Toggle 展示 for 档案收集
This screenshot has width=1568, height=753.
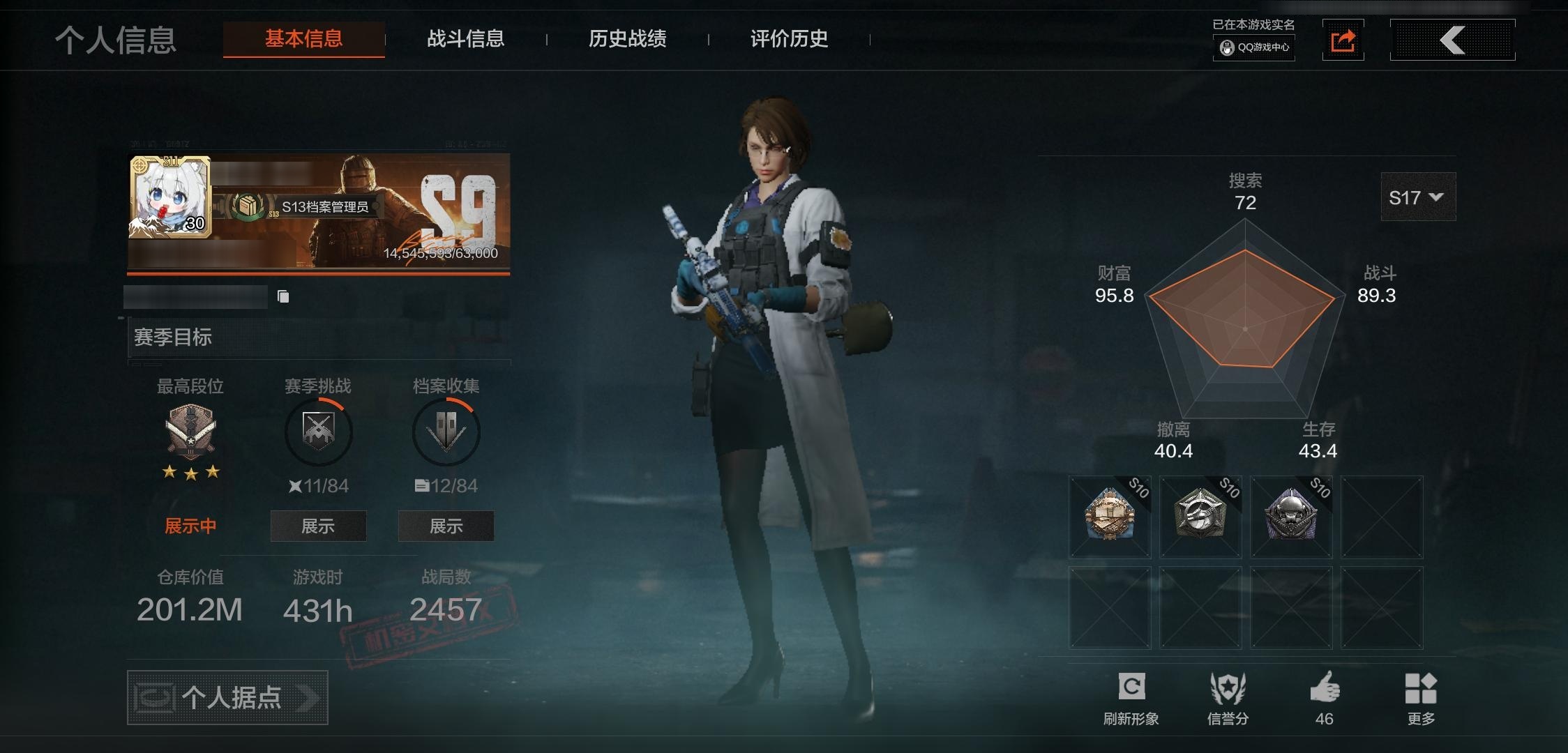[x=446, y=526]
